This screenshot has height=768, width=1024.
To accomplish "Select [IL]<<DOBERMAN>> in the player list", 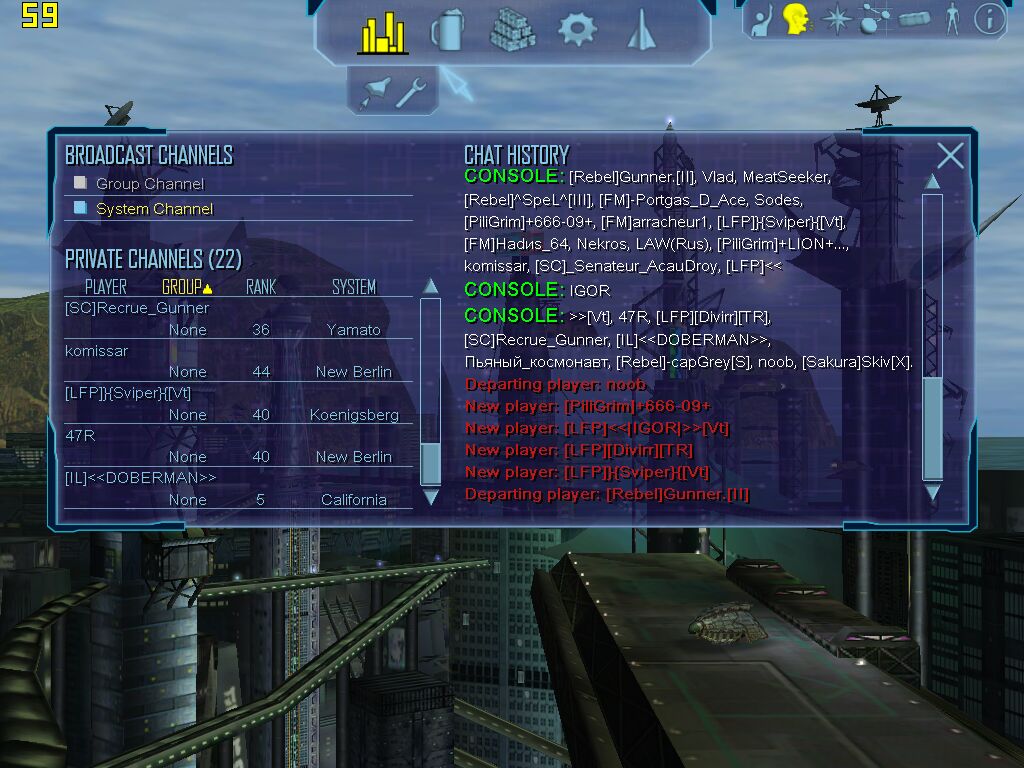I will (139, 478).
